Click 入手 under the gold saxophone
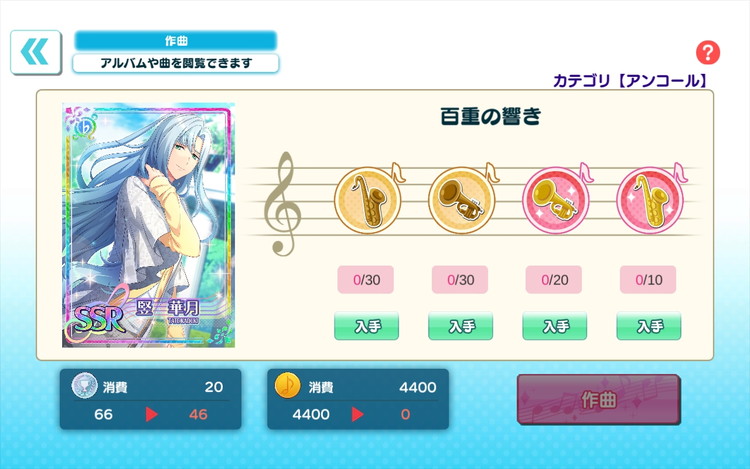 click(366, 326)
